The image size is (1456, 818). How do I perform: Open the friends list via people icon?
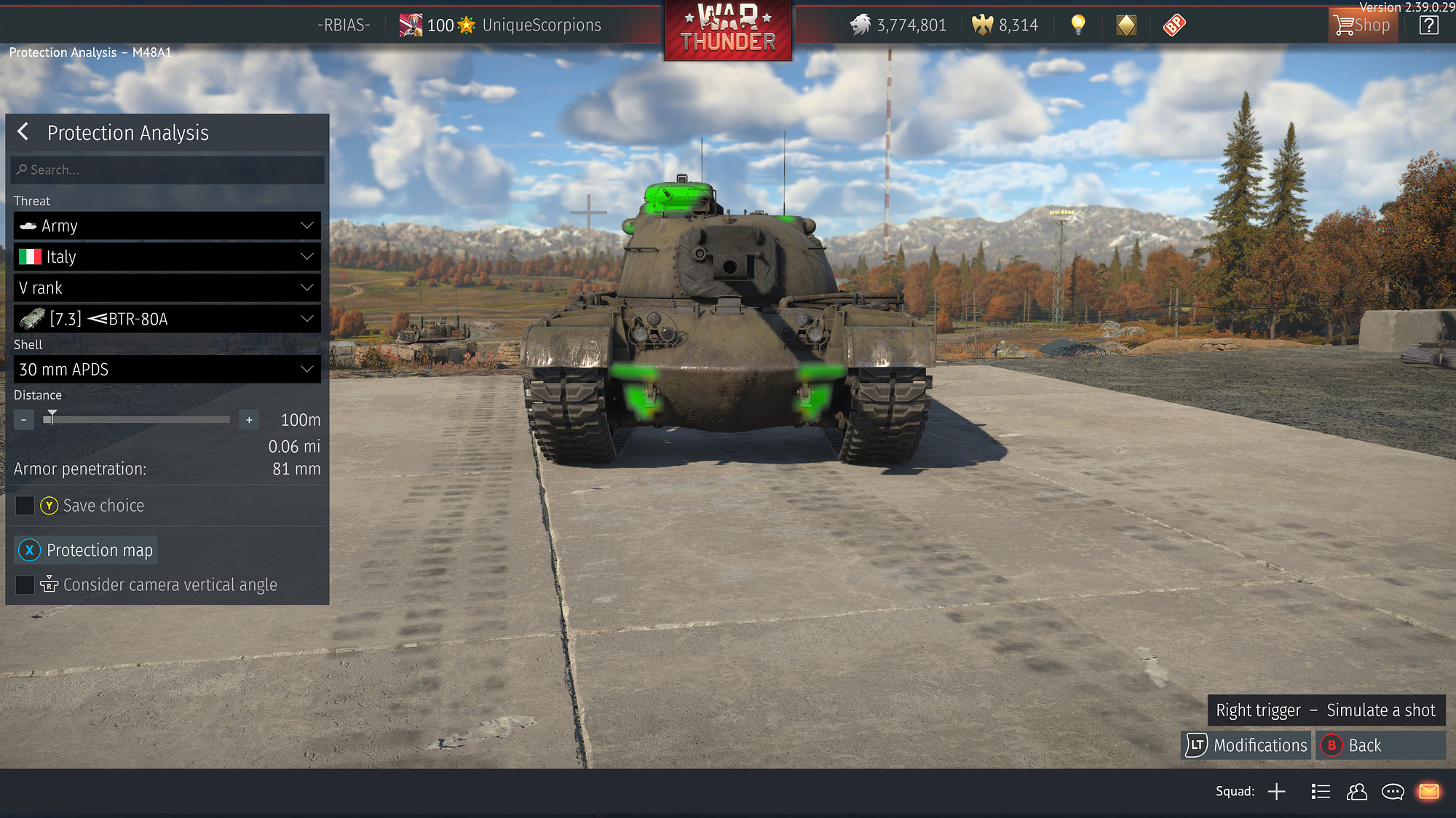(1356, 791)
